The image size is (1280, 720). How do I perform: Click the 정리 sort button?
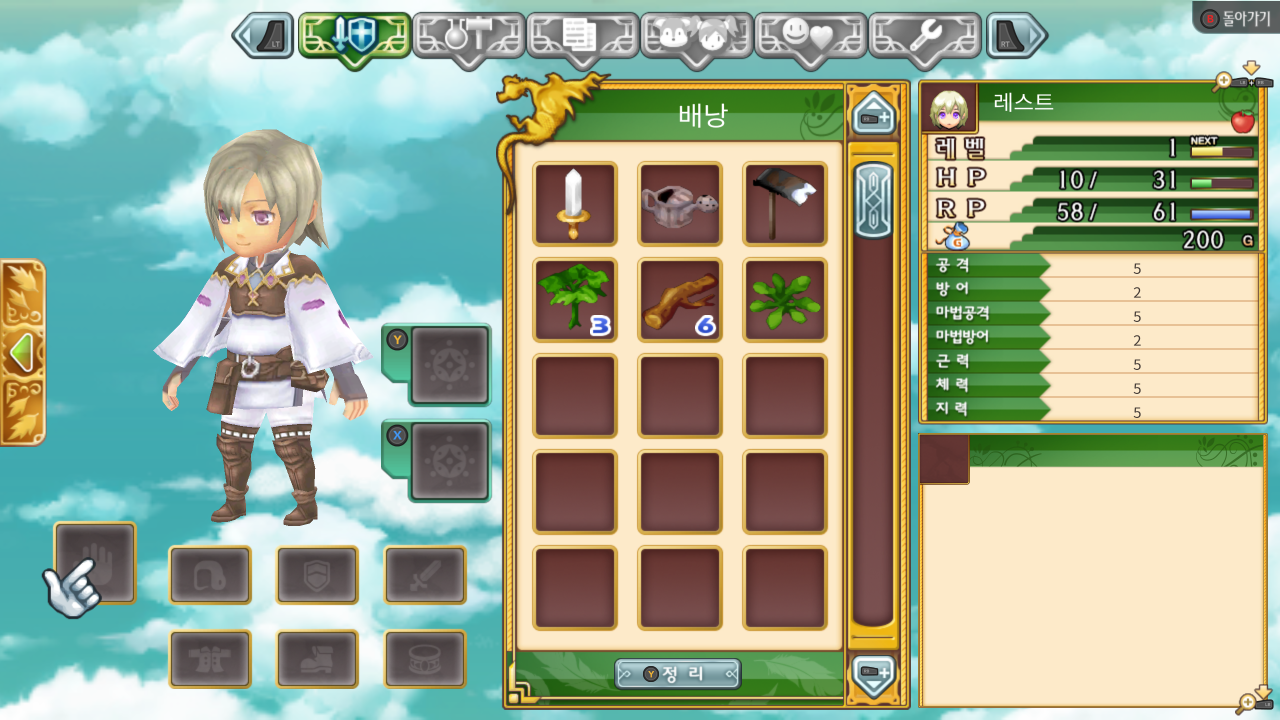coord(678,674)
